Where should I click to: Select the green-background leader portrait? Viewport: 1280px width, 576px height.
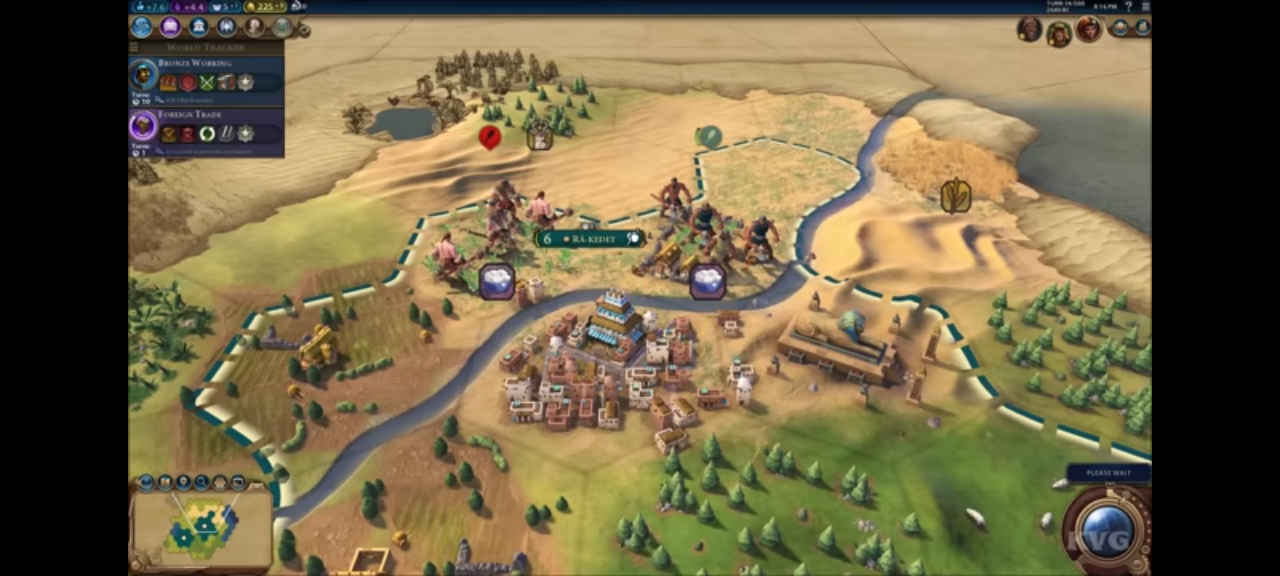click(x=1059, y=33)
